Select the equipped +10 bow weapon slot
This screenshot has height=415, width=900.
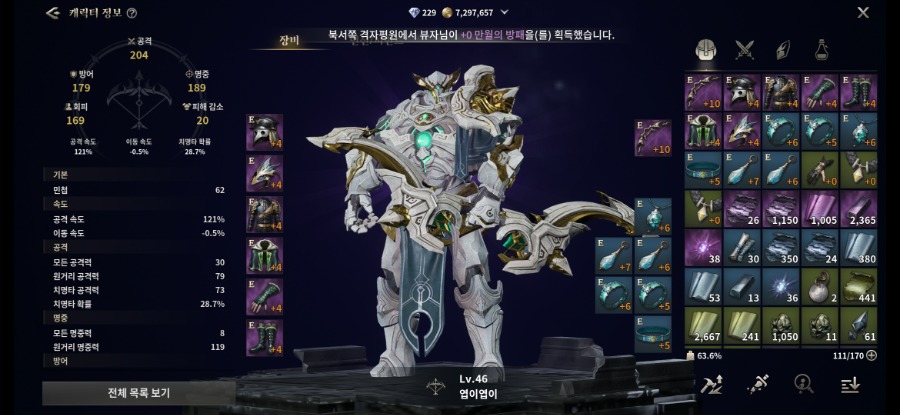pos(652,138)
